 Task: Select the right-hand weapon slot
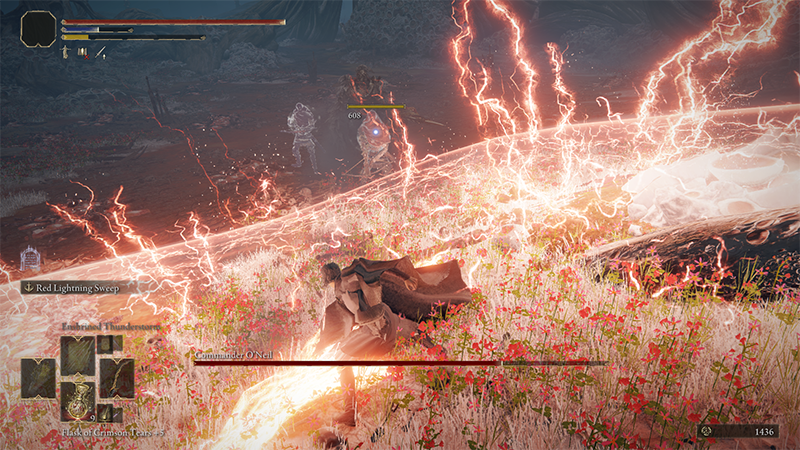tap(116, 377)
